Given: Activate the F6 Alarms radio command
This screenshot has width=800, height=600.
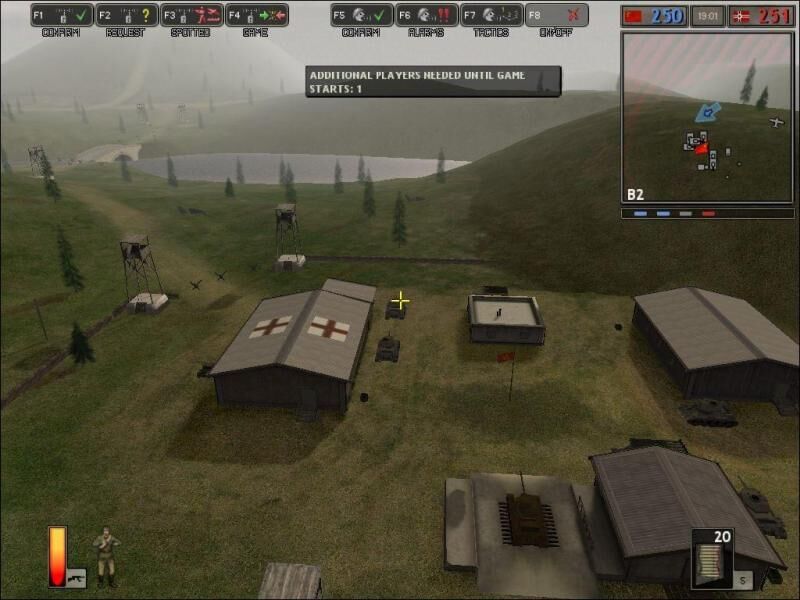Looking at the screenshot, I should pyautogui.click(x=427, y=15).
